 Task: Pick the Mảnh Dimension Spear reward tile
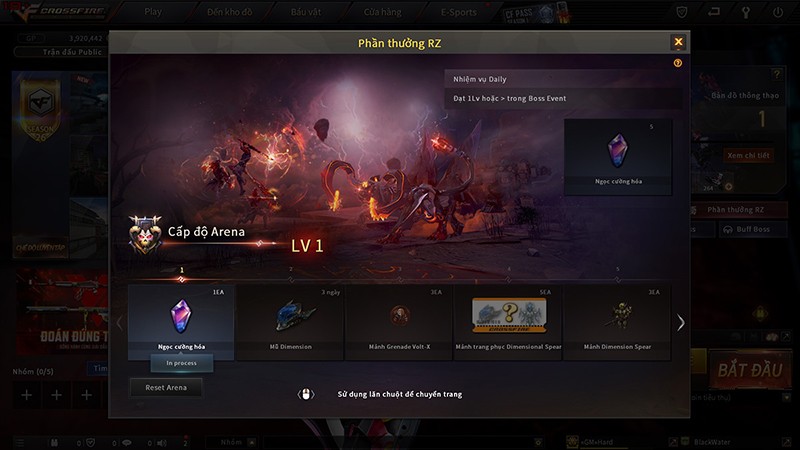[617, 320]
